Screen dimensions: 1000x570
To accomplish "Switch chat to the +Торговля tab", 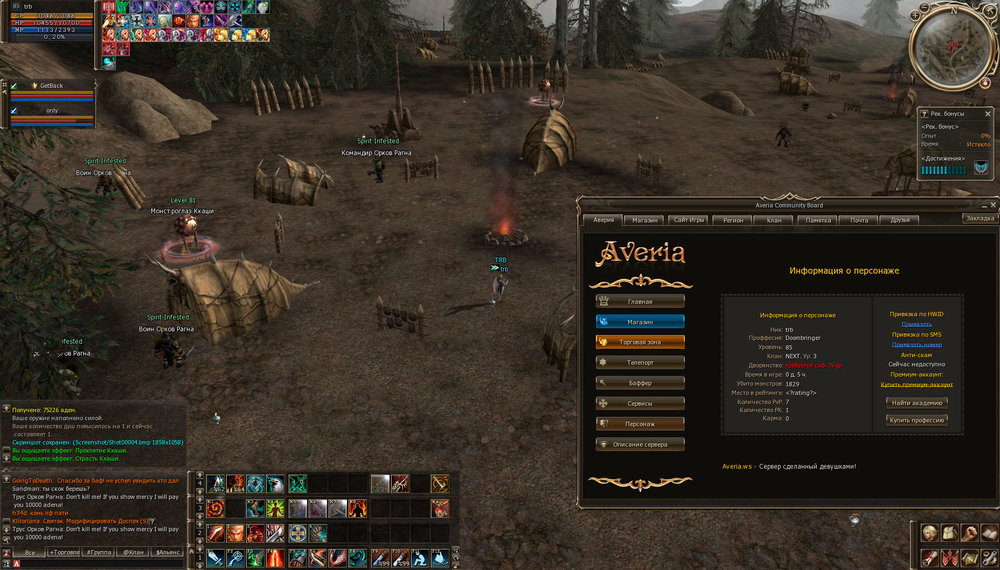I will (64, 552).
